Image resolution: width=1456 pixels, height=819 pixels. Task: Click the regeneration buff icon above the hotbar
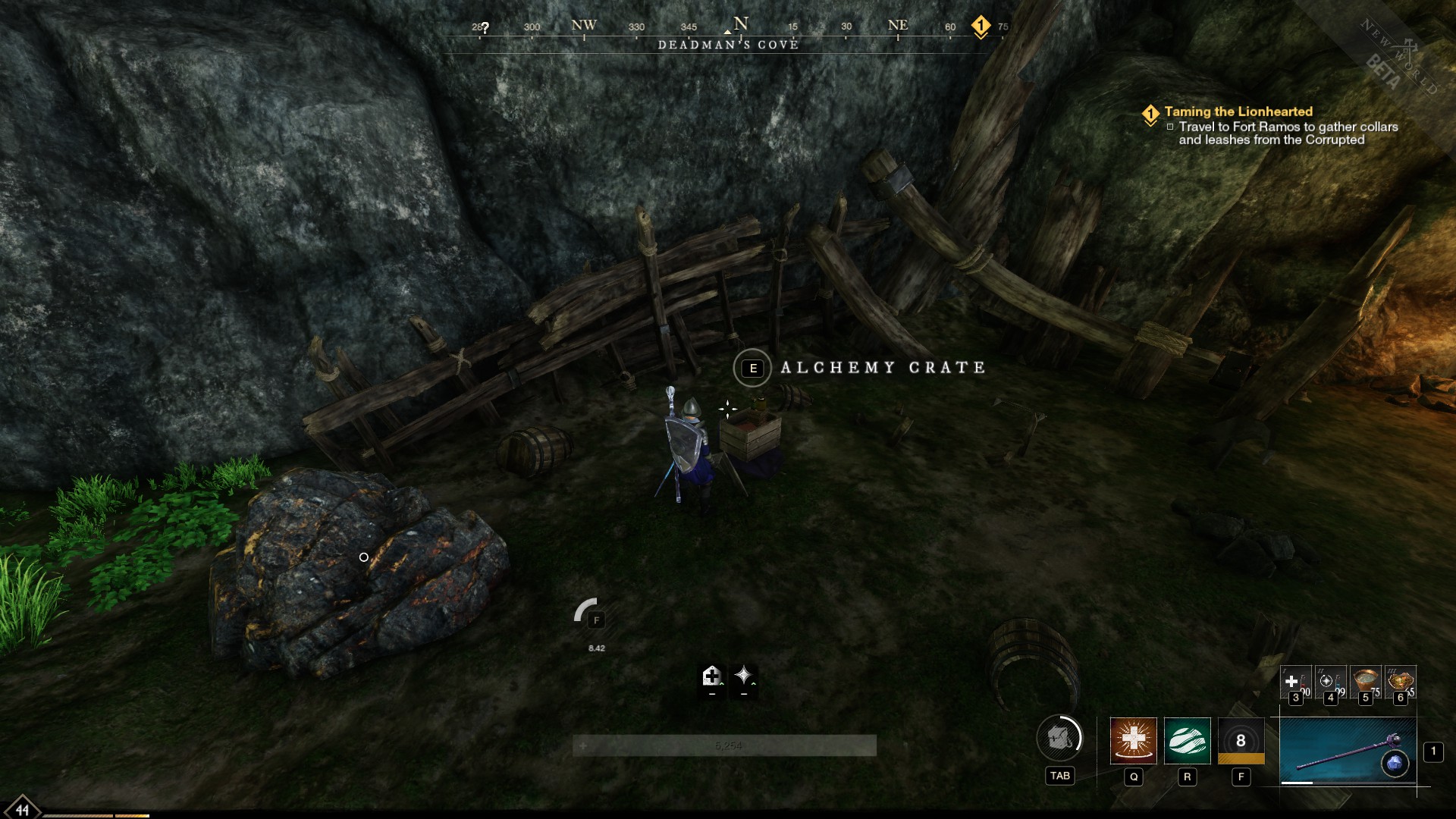(712, 676)
